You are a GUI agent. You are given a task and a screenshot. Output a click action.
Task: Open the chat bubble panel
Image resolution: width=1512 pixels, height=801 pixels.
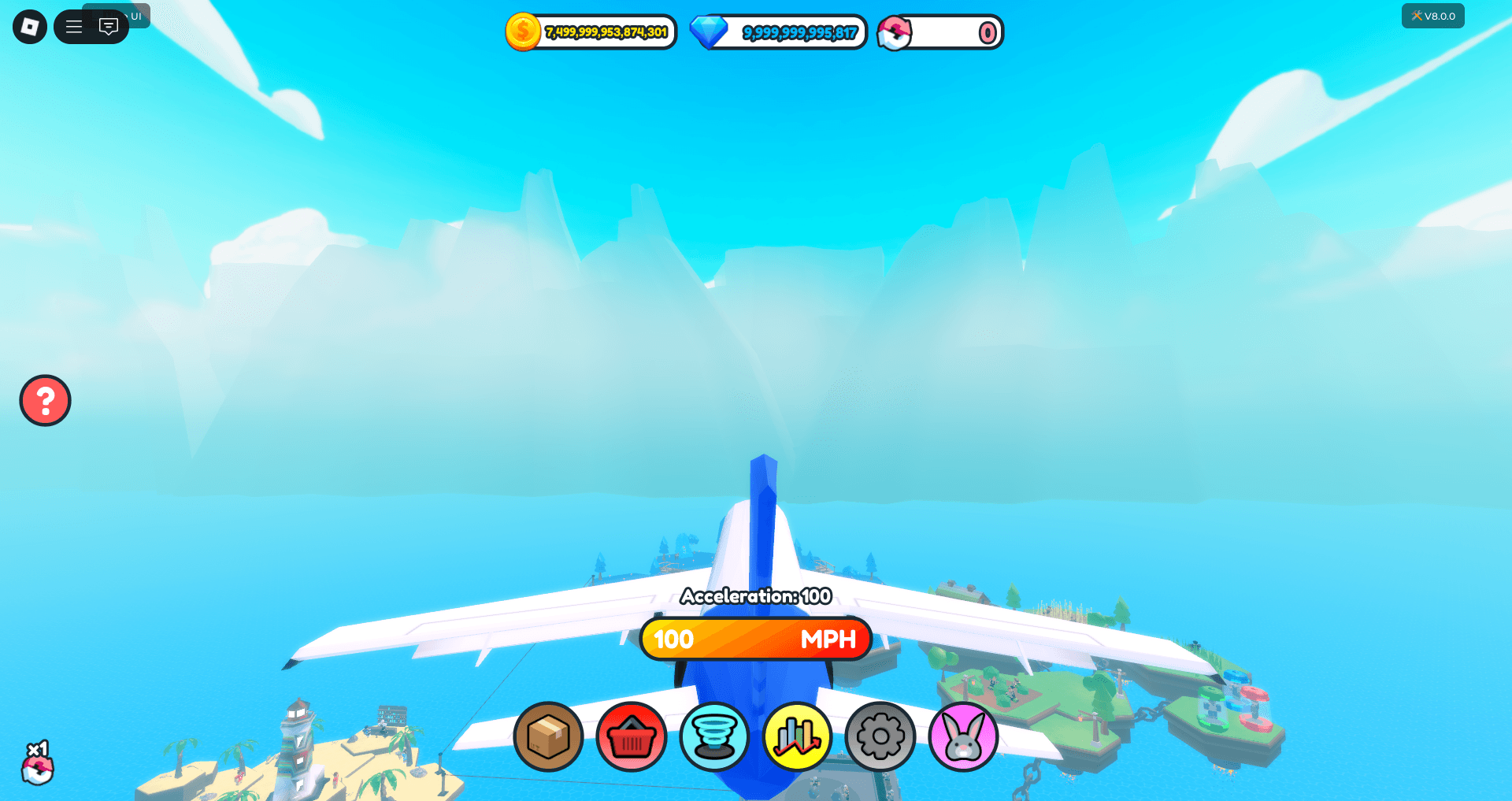tap(109, 26)
